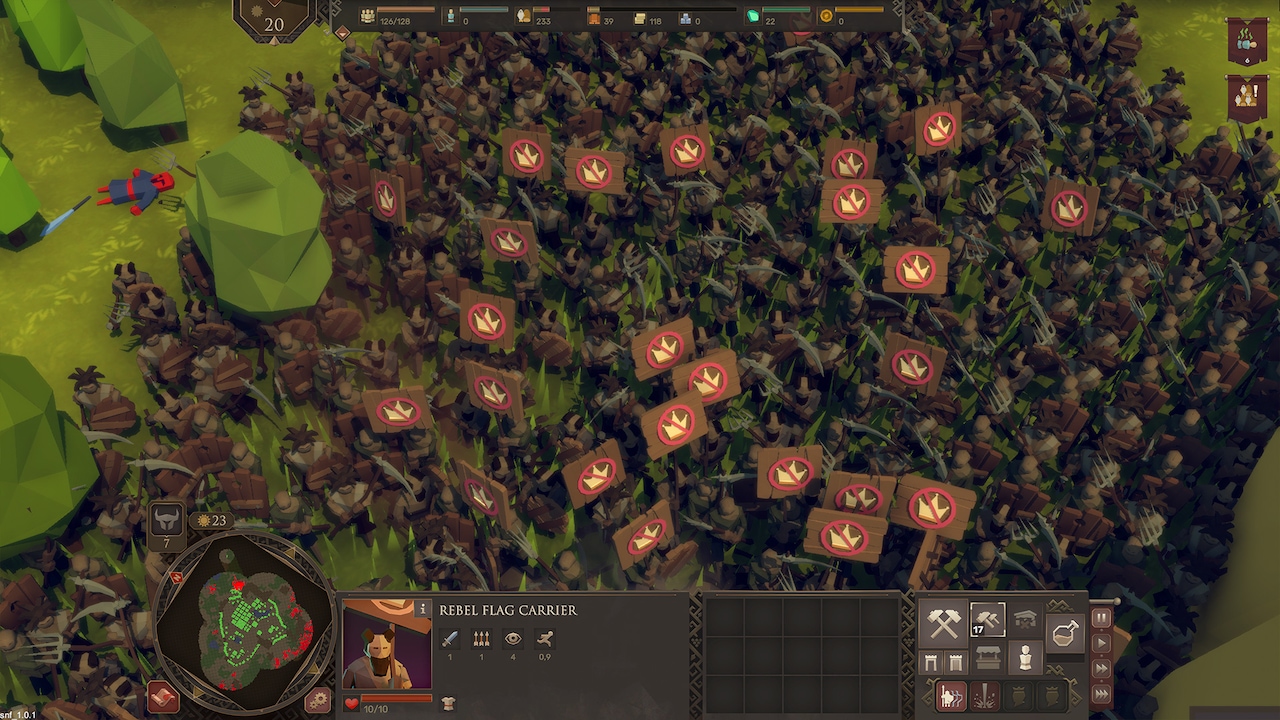Open the gear settings beside minimap
Screen dimensions: 1280x720
318,700
